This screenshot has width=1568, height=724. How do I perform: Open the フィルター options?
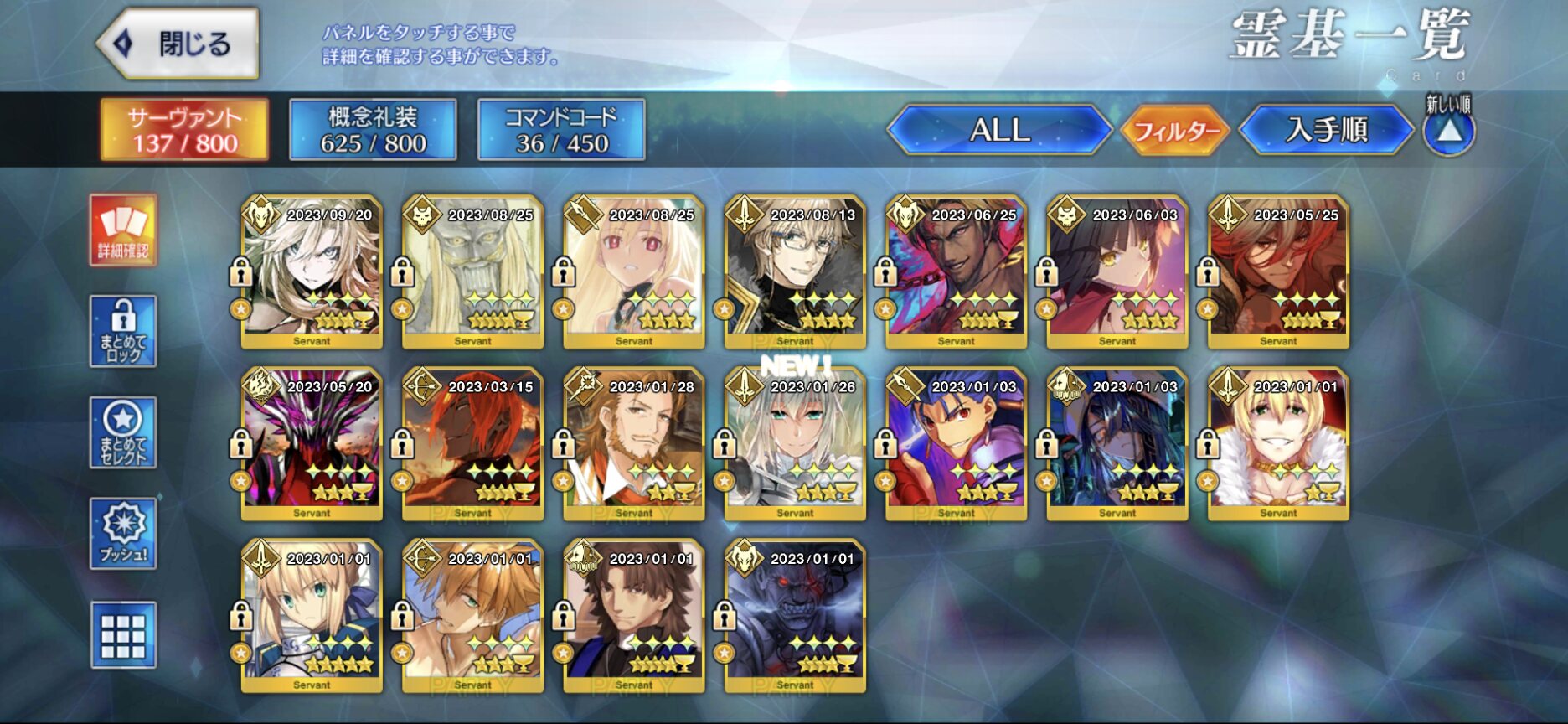(x=1175, y=131)
